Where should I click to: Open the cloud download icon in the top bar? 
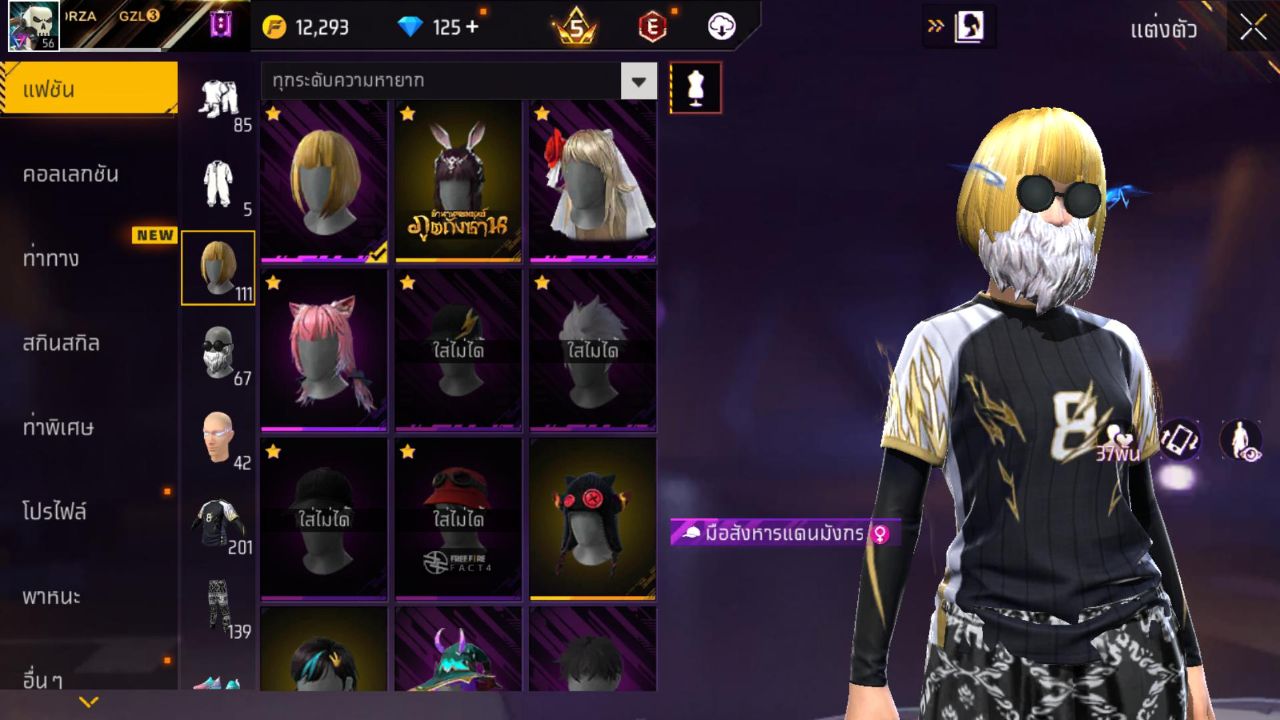pos(721,27)
